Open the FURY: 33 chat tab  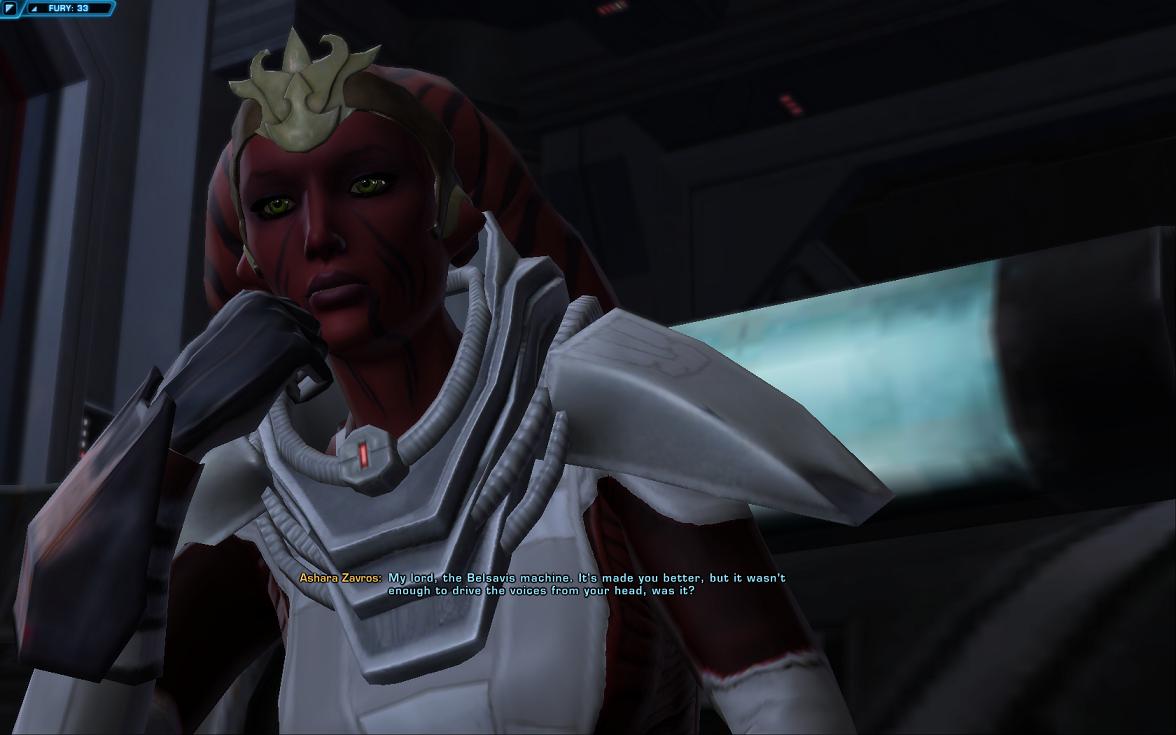click(68, 8)
